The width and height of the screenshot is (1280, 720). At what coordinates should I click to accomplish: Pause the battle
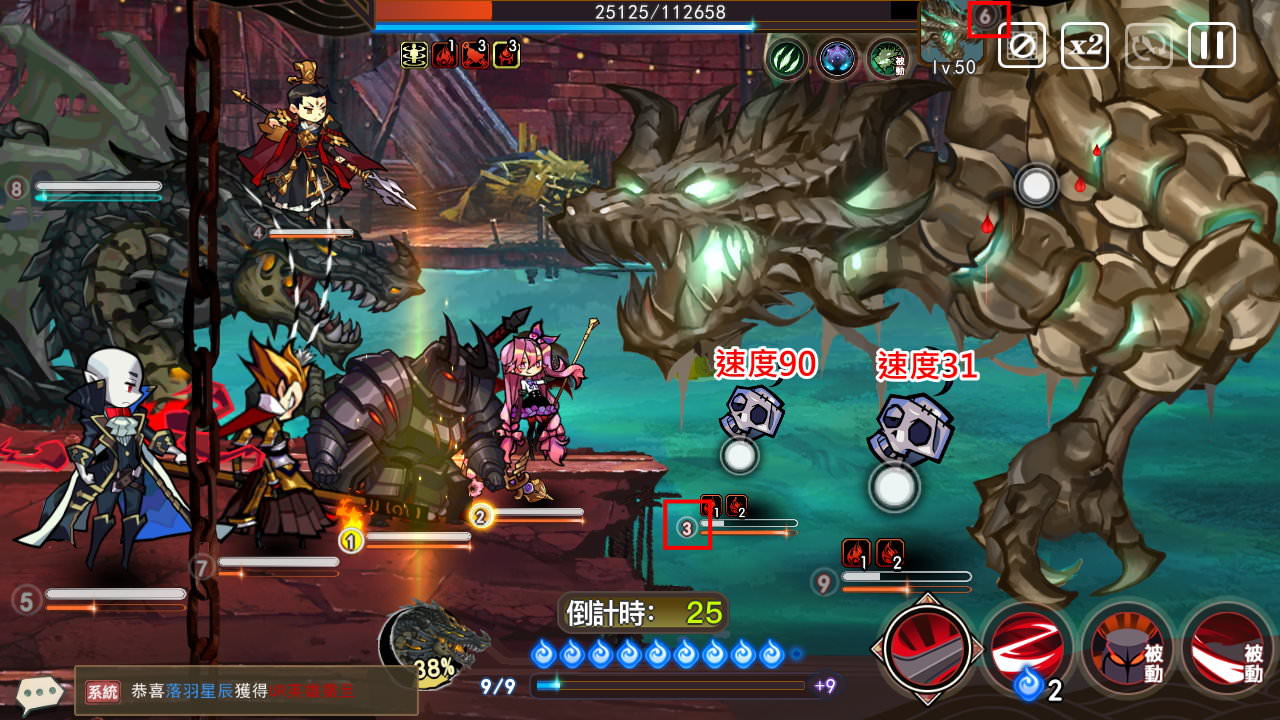[1211, 45]
